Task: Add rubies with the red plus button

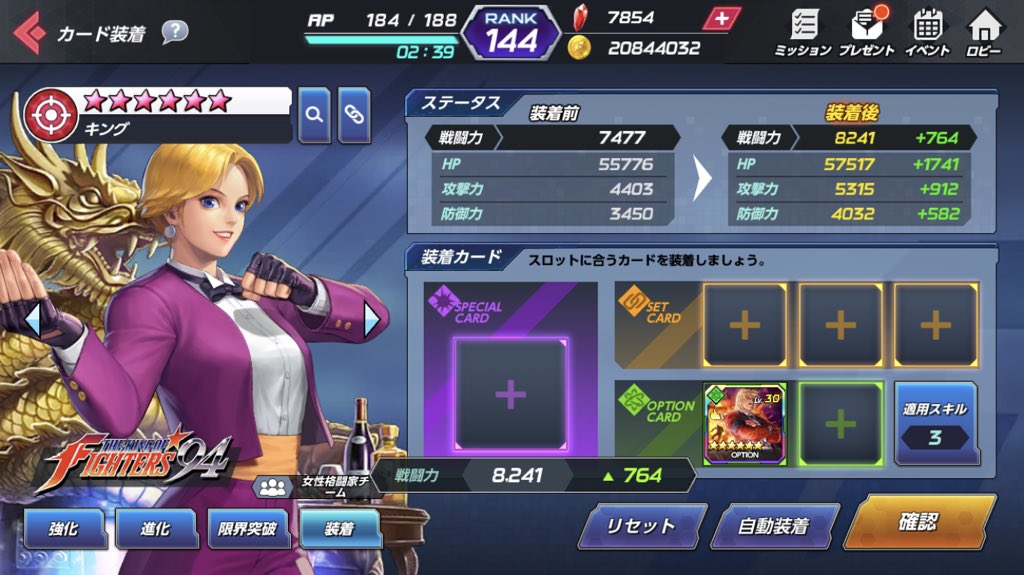Action: (722, 18)
